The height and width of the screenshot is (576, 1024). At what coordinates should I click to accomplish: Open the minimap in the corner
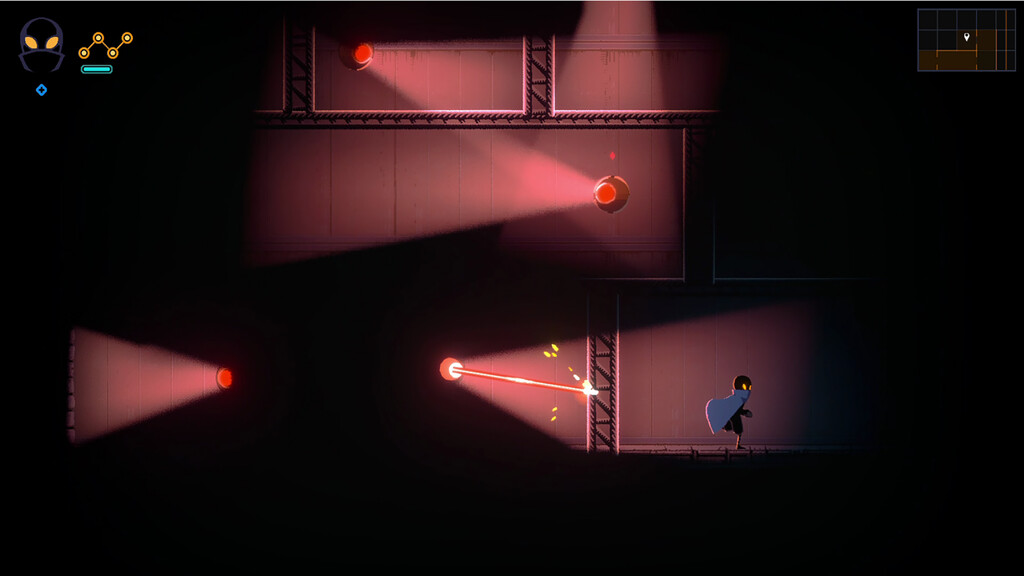coord(966,40)
